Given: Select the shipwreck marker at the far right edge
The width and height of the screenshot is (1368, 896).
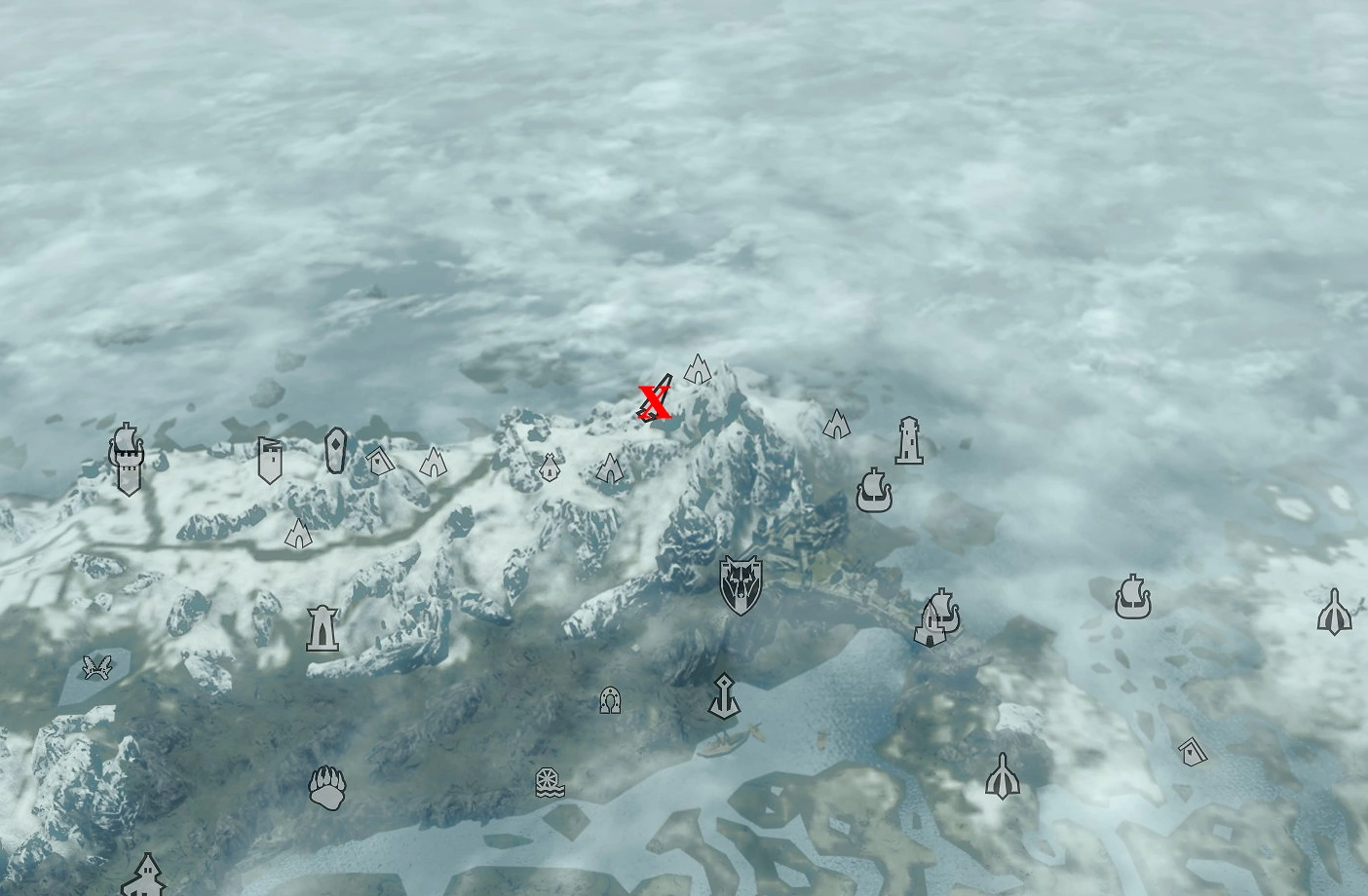Looking at the screenshot, I should 1131,602.
